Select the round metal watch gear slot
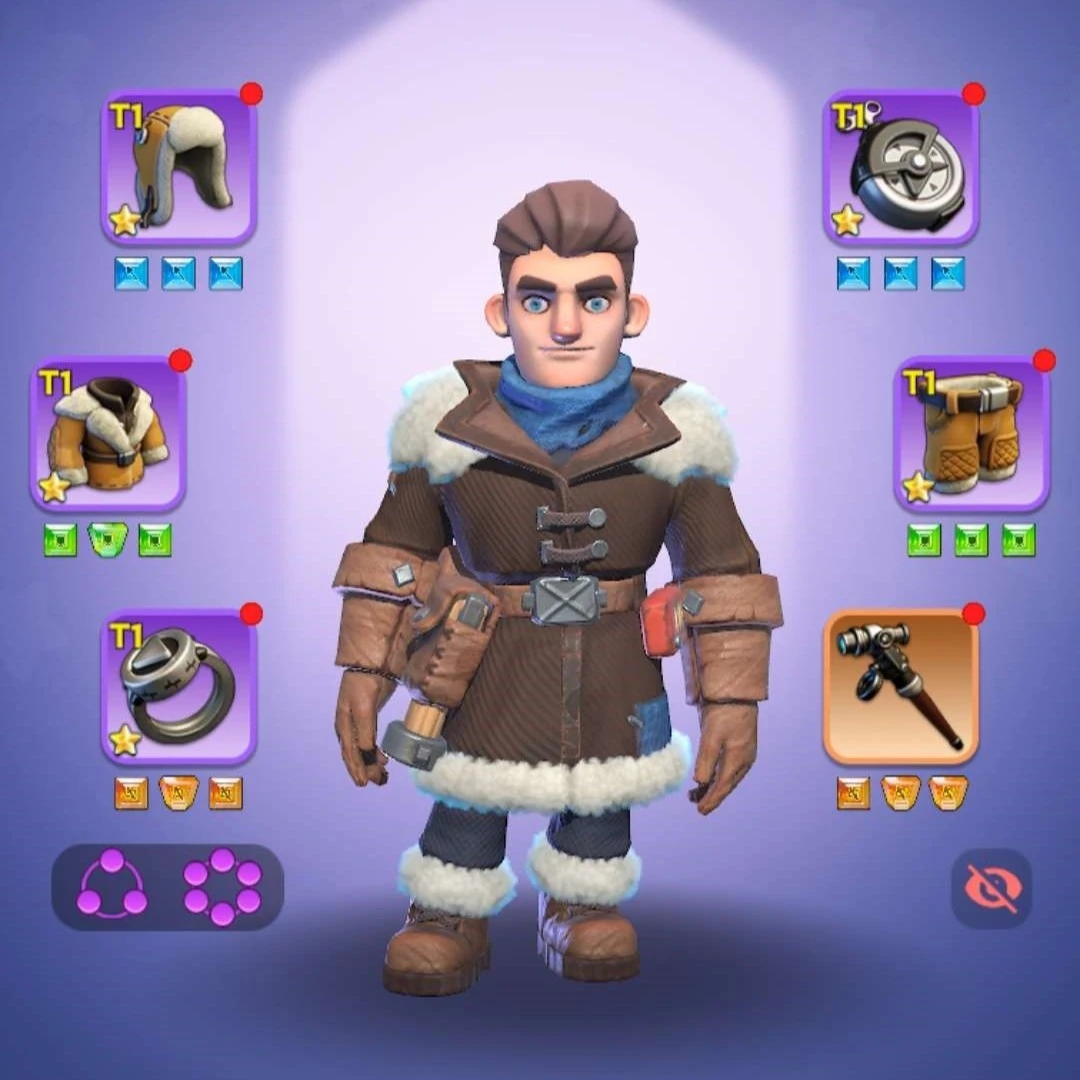Viewport: 1080px width, 1080px height. (901, 168)
